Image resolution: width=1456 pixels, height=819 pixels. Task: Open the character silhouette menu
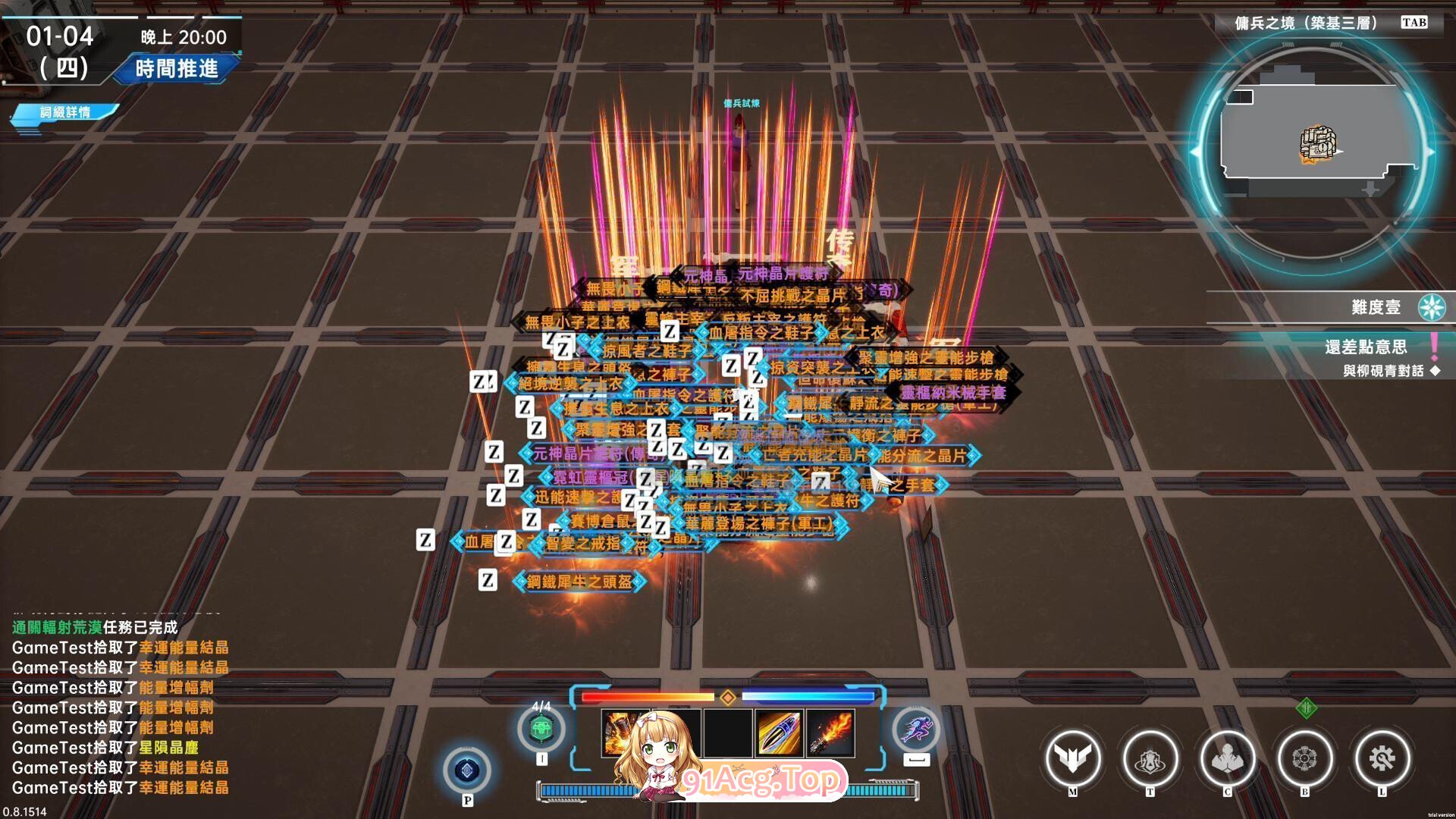[1227, 758]
